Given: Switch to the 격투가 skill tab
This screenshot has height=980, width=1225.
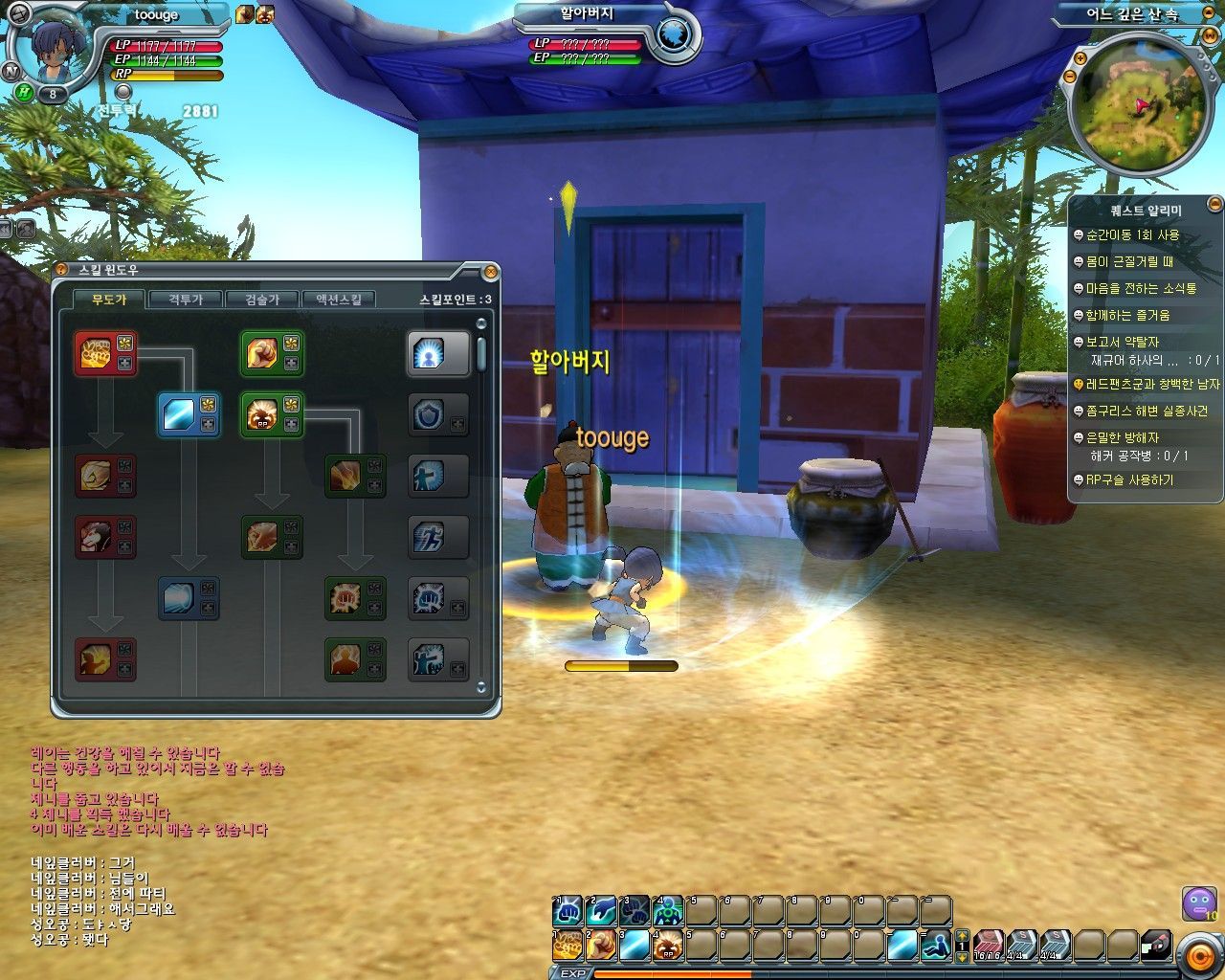Looking at the screenshot, I should (x=185, y=300).
